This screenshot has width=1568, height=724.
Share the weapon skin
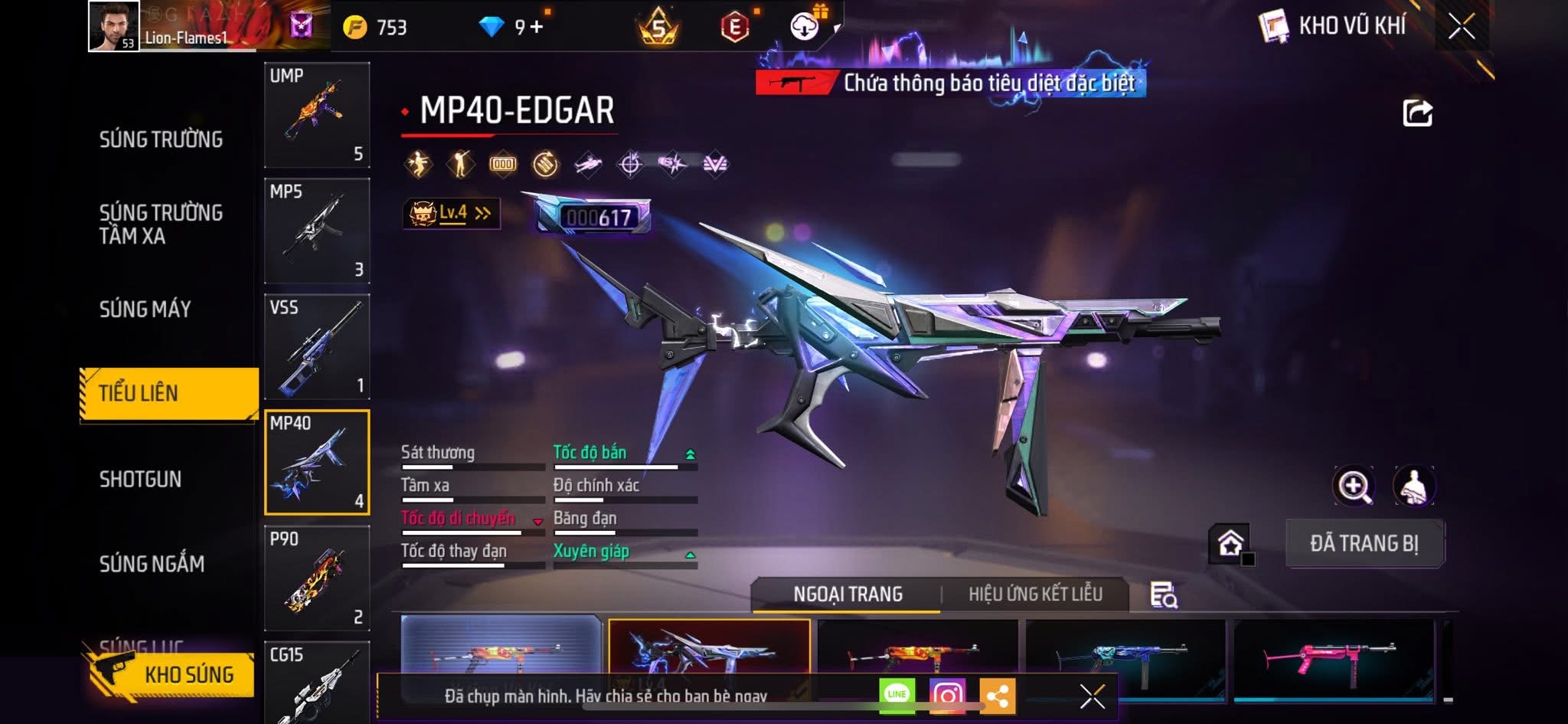[x=1417, y=113]
